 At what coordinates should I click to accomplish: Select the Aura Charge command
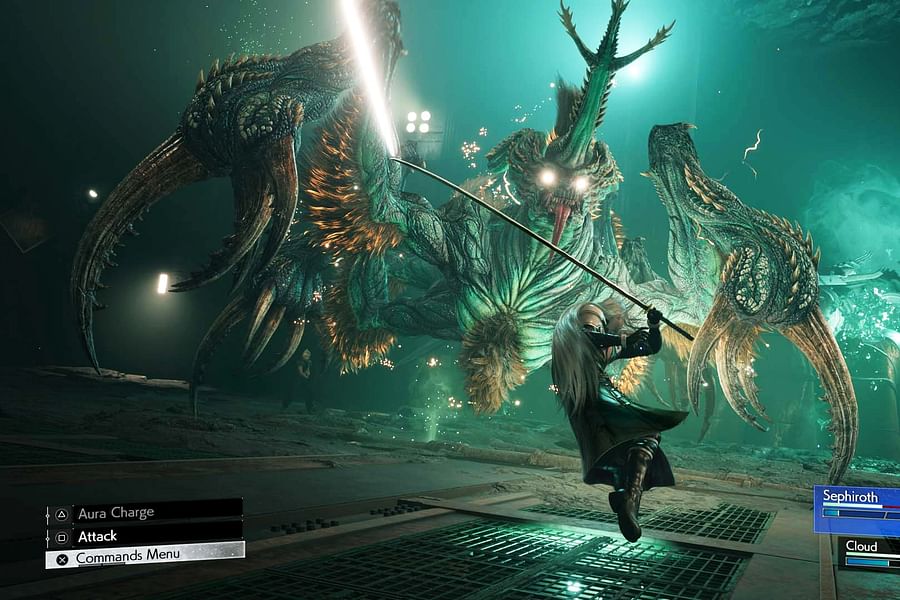coord(143,512)
